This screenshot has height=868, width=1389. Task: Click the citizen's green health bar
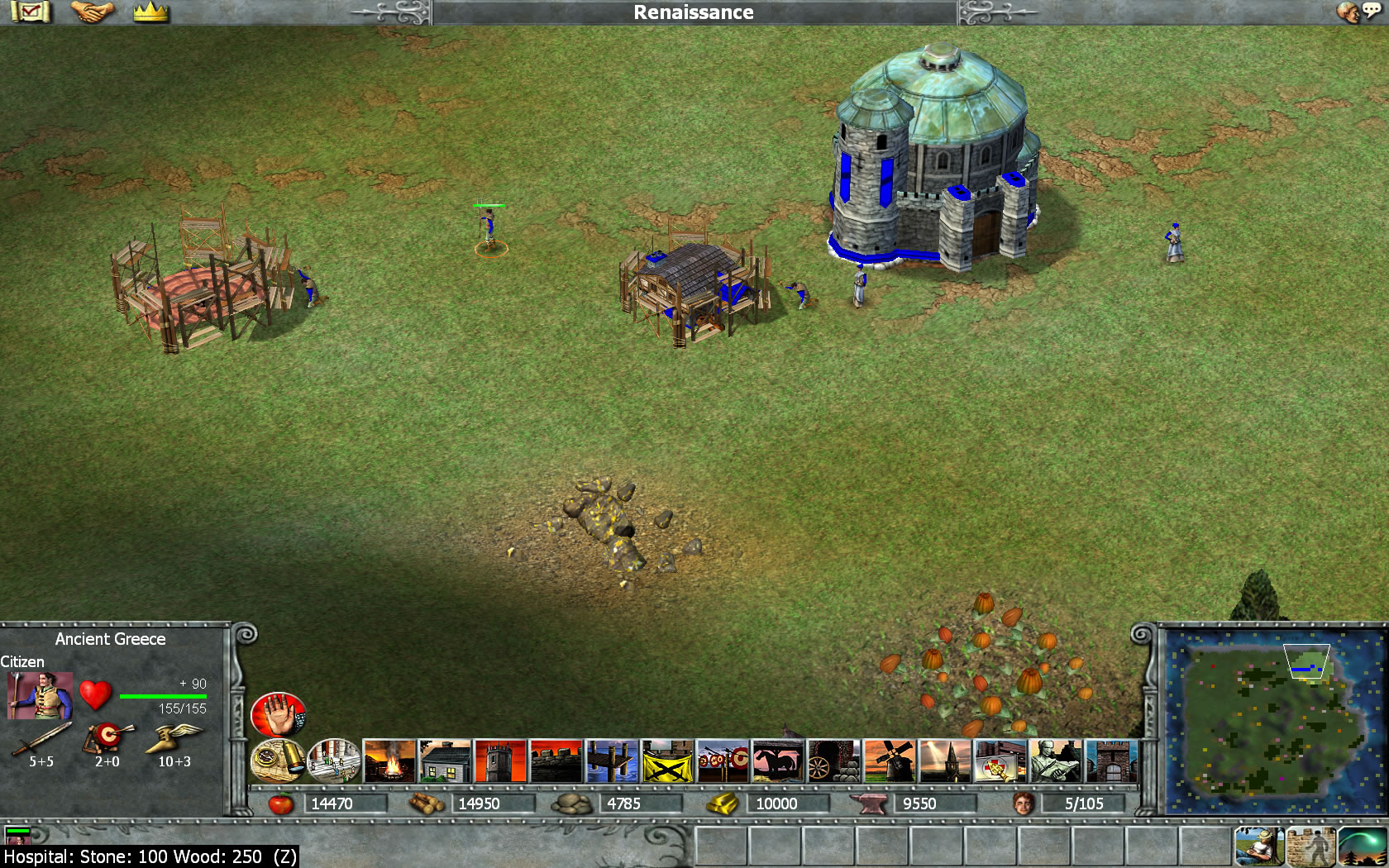tap(163, 695)
